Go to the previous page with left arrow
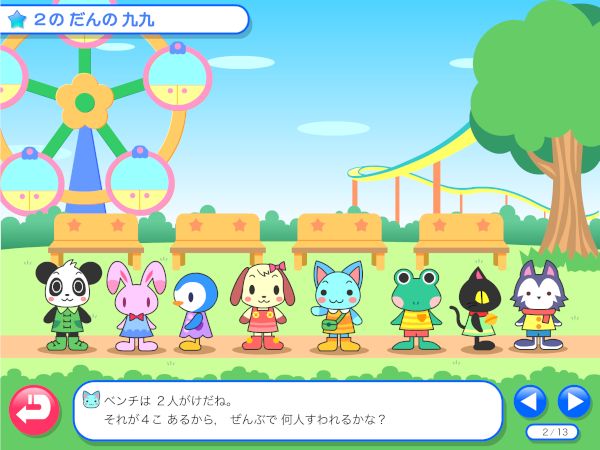Screen dimensions: 600x450 [x=531, y=402]
